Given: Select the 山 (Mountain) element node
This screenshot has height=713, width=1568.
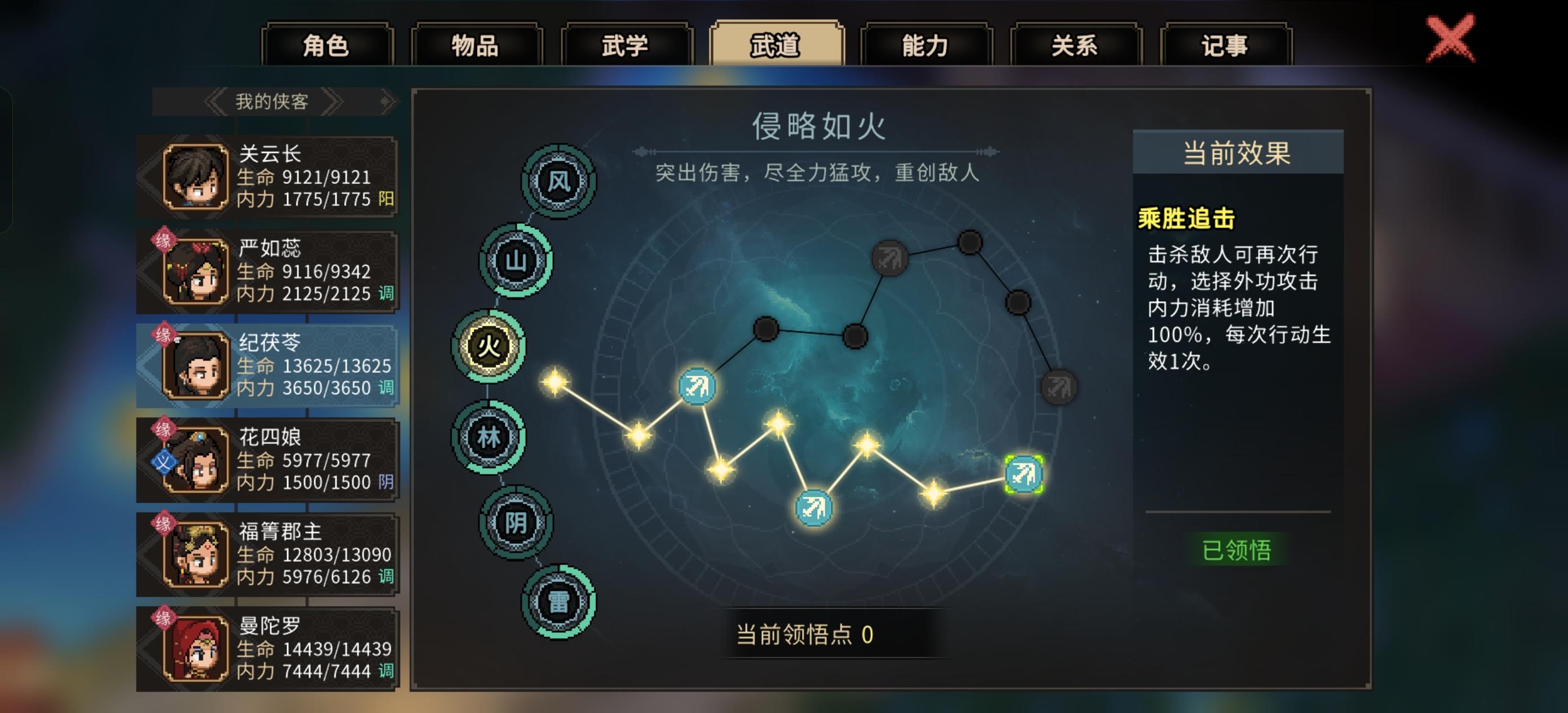Looking at the screenshot, I should pyautogui.click(x=516, y=262).
